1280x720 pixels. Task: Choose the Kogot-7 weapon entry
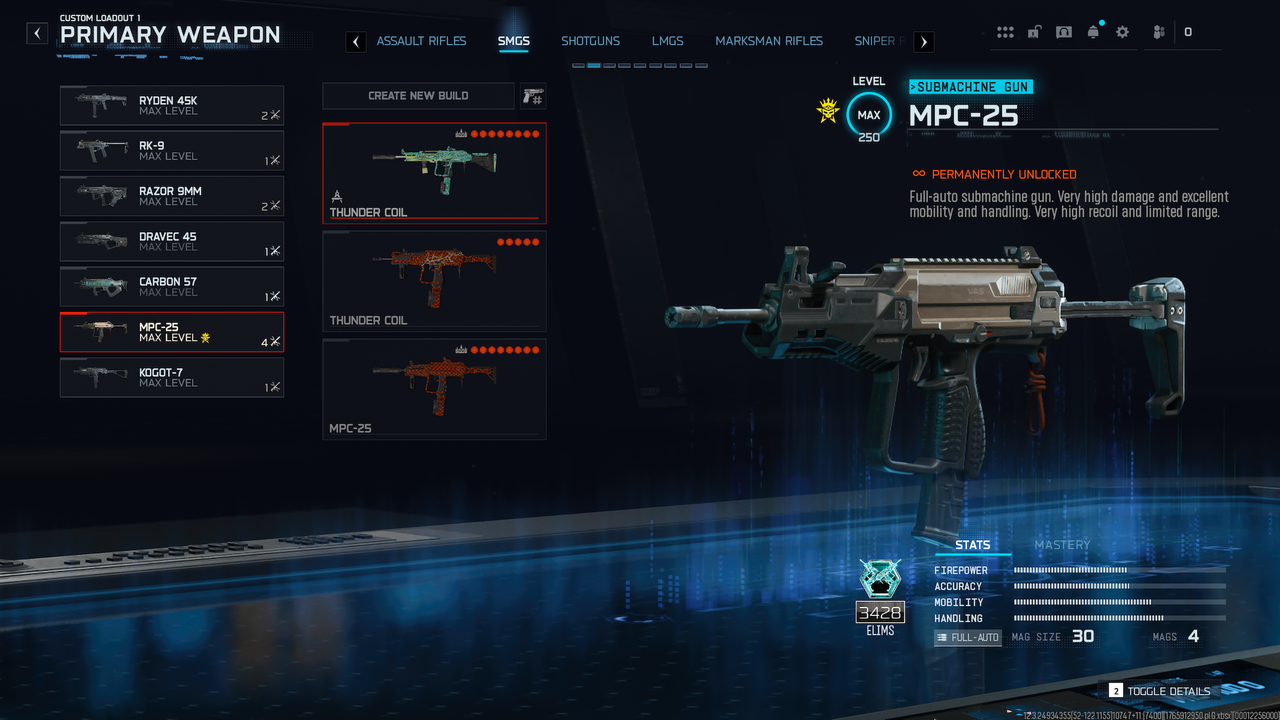171,377
